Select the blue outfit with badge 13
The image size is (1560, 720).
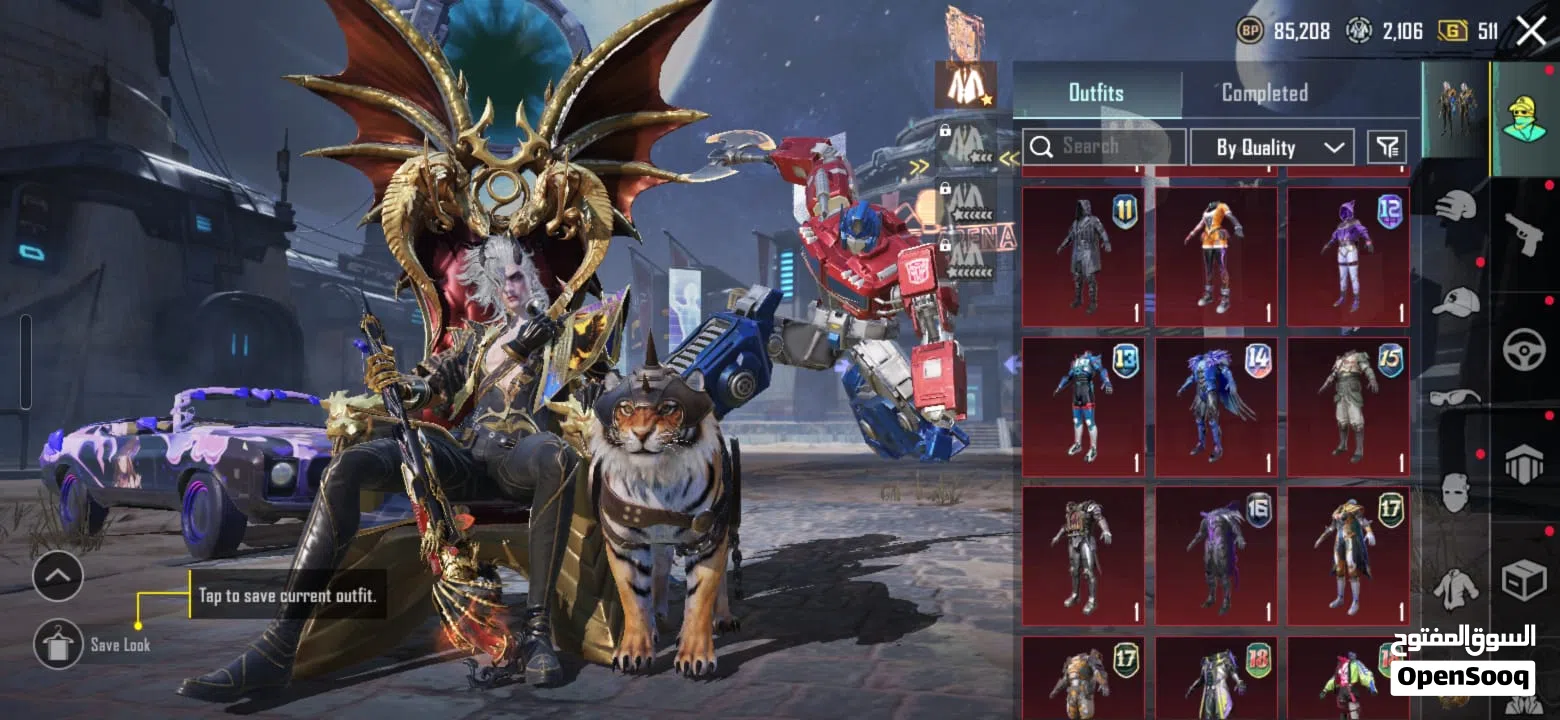[1084, 406]
